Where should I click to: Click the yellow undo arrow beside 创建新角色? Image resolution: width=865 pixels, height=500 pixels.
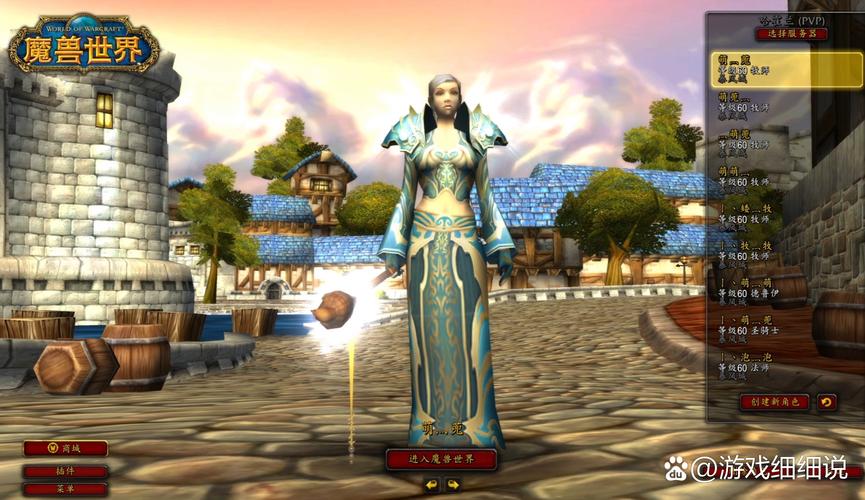coord(826,401)
